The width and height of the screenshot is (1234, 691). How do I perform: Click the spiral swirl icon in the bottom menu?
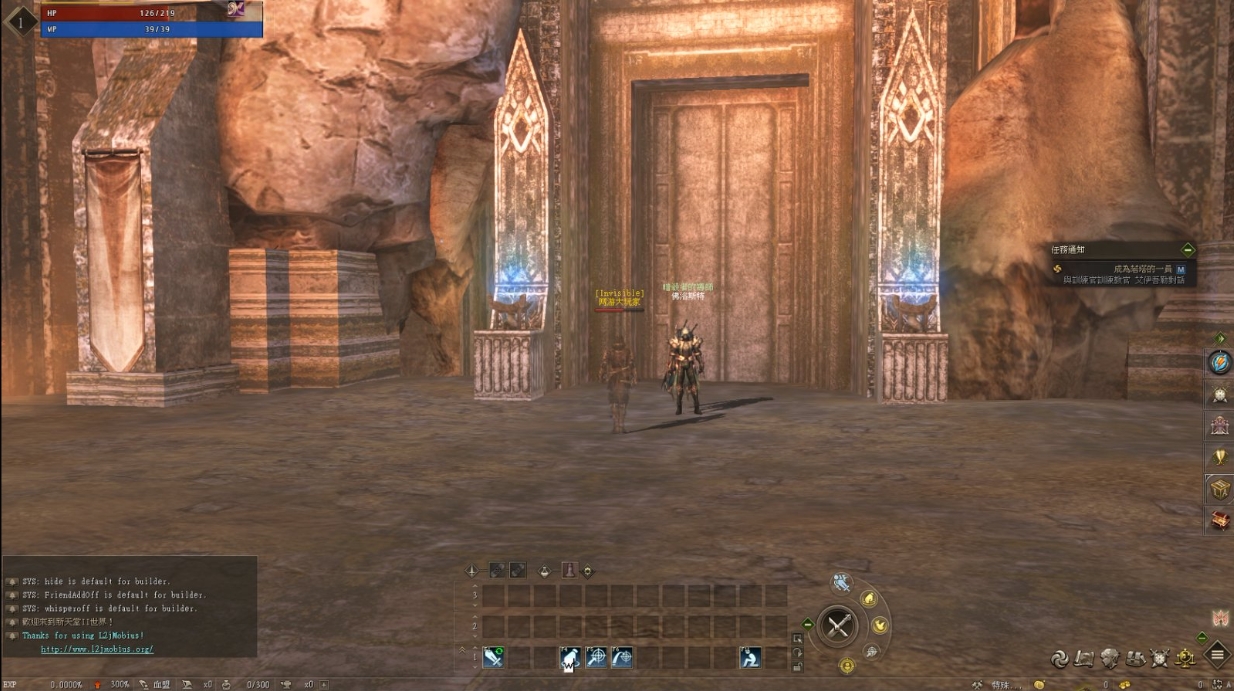point(1059,658)
